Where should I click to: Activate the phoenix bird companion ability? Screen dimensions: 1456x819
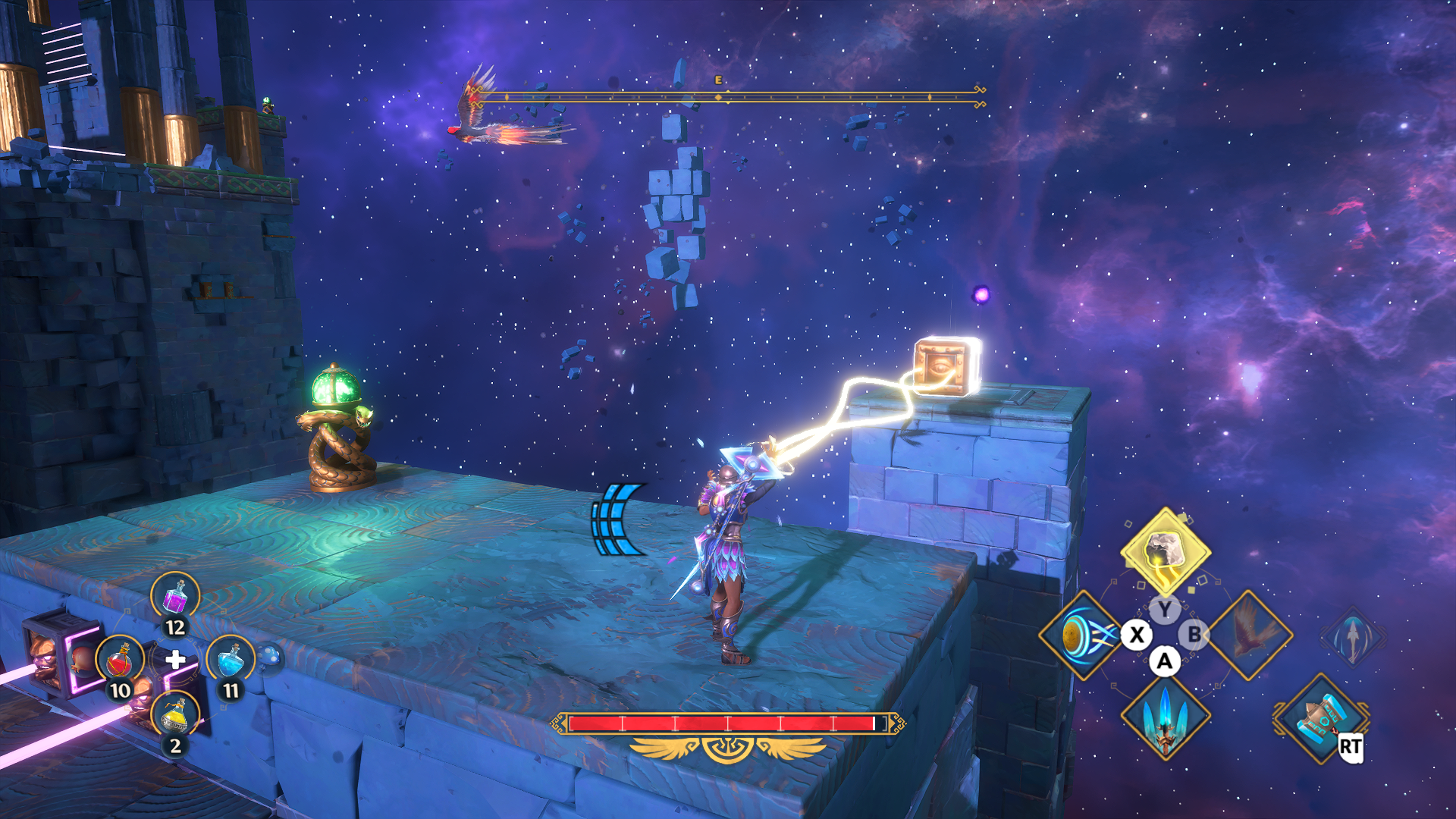click(1249, 635)
